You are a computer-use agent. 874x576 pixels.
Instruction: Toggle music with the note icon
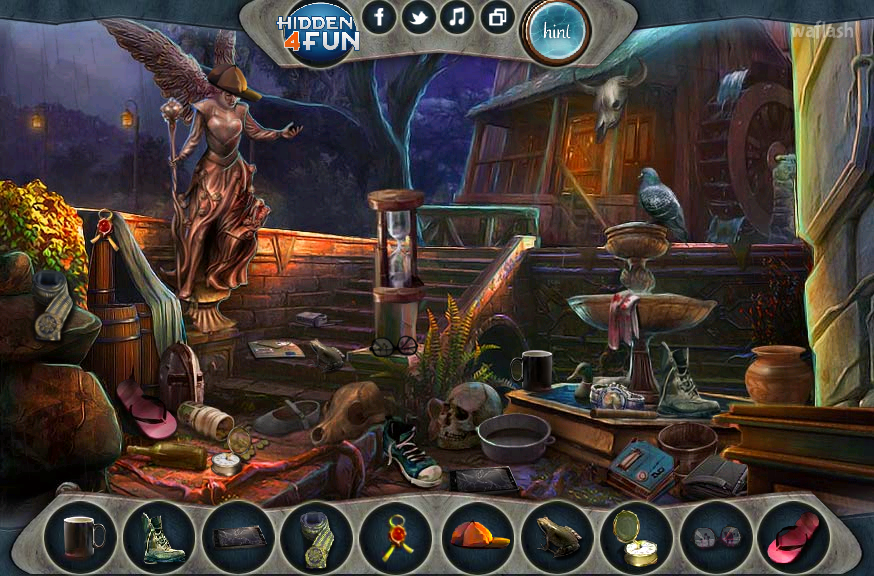click(457, 17)
